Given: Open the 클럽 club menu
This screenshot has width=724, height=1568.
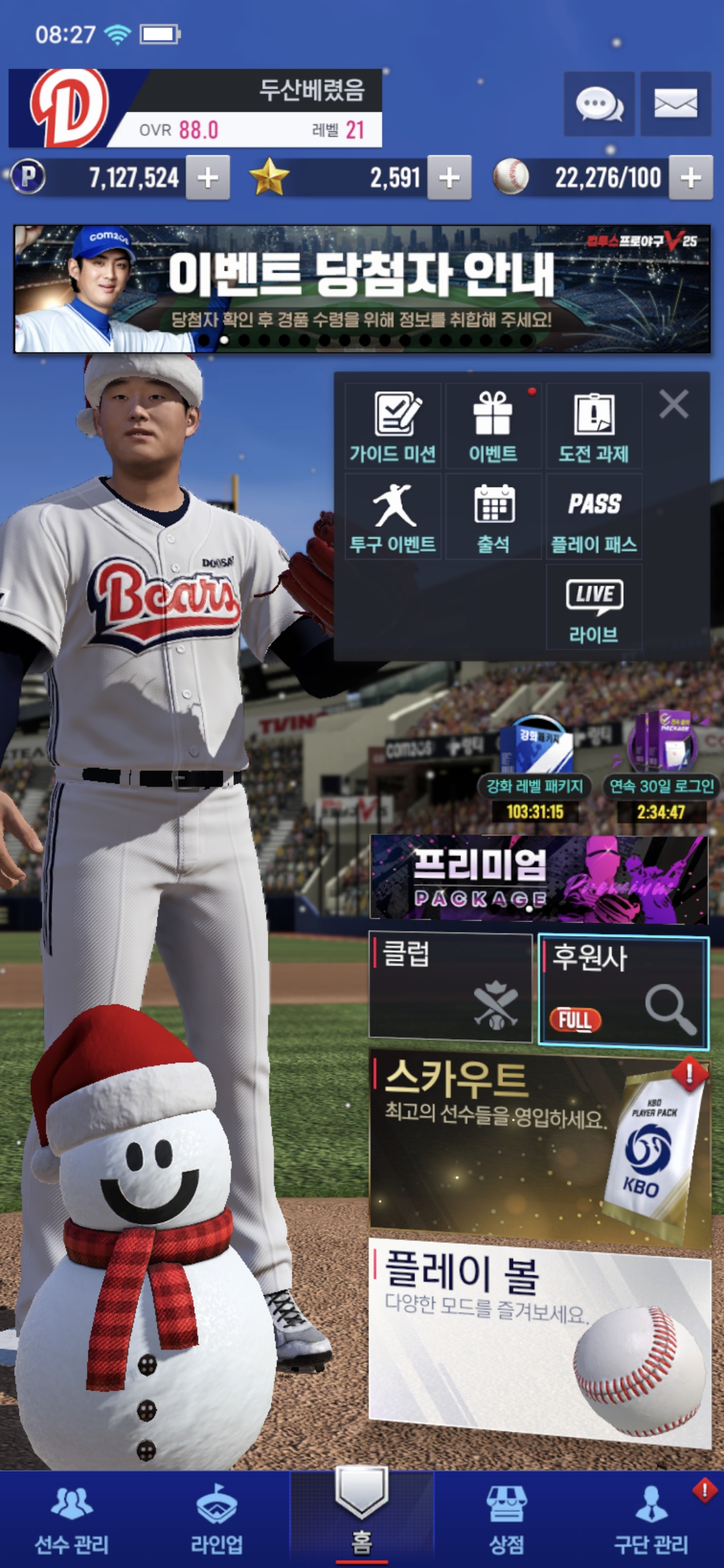Looking at the screenshot, I should (x=450, y=986).
